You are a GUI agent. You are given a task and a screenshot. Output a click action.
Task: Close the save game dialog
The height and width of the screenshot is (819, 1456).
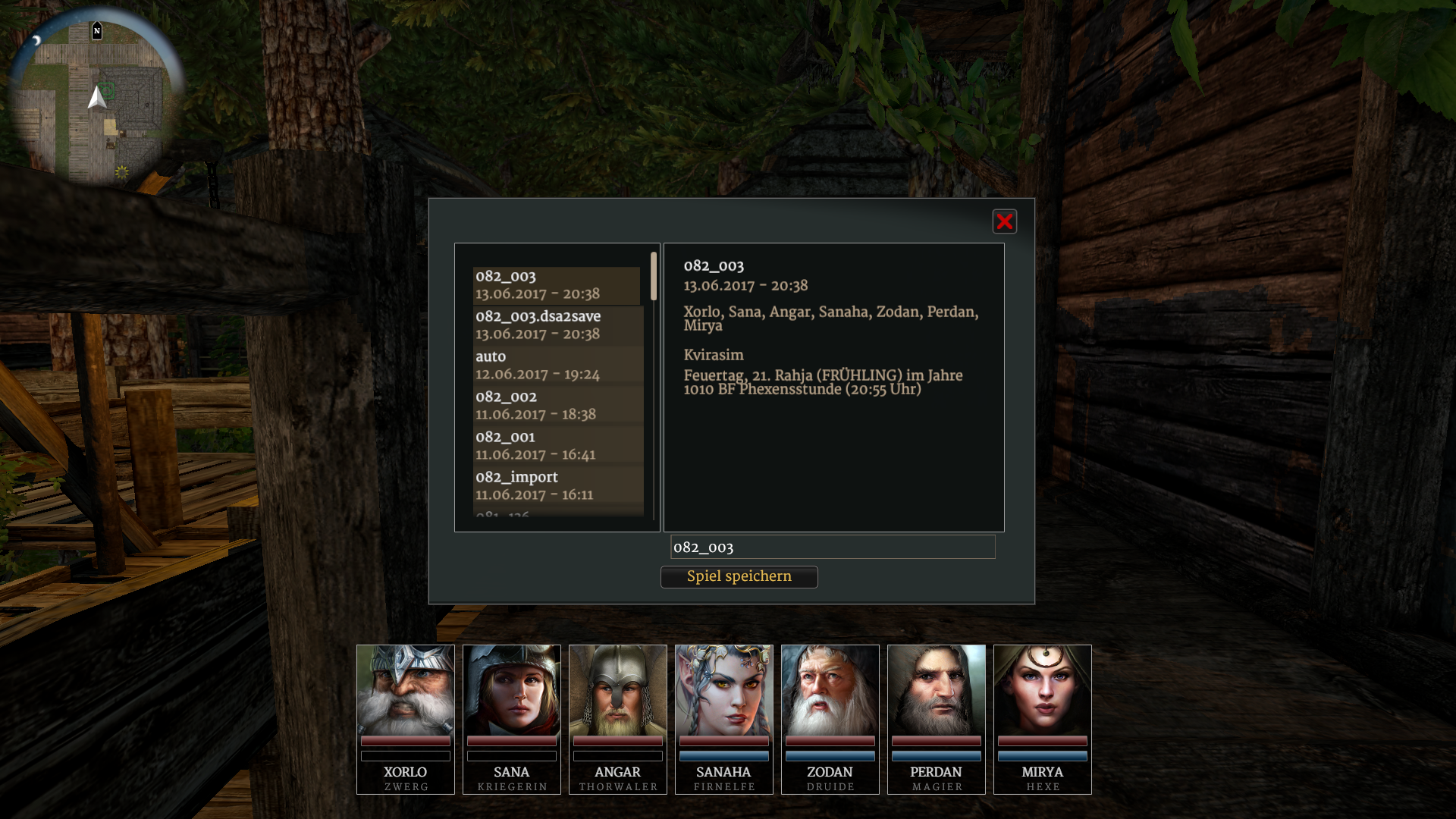(1004, 221)
